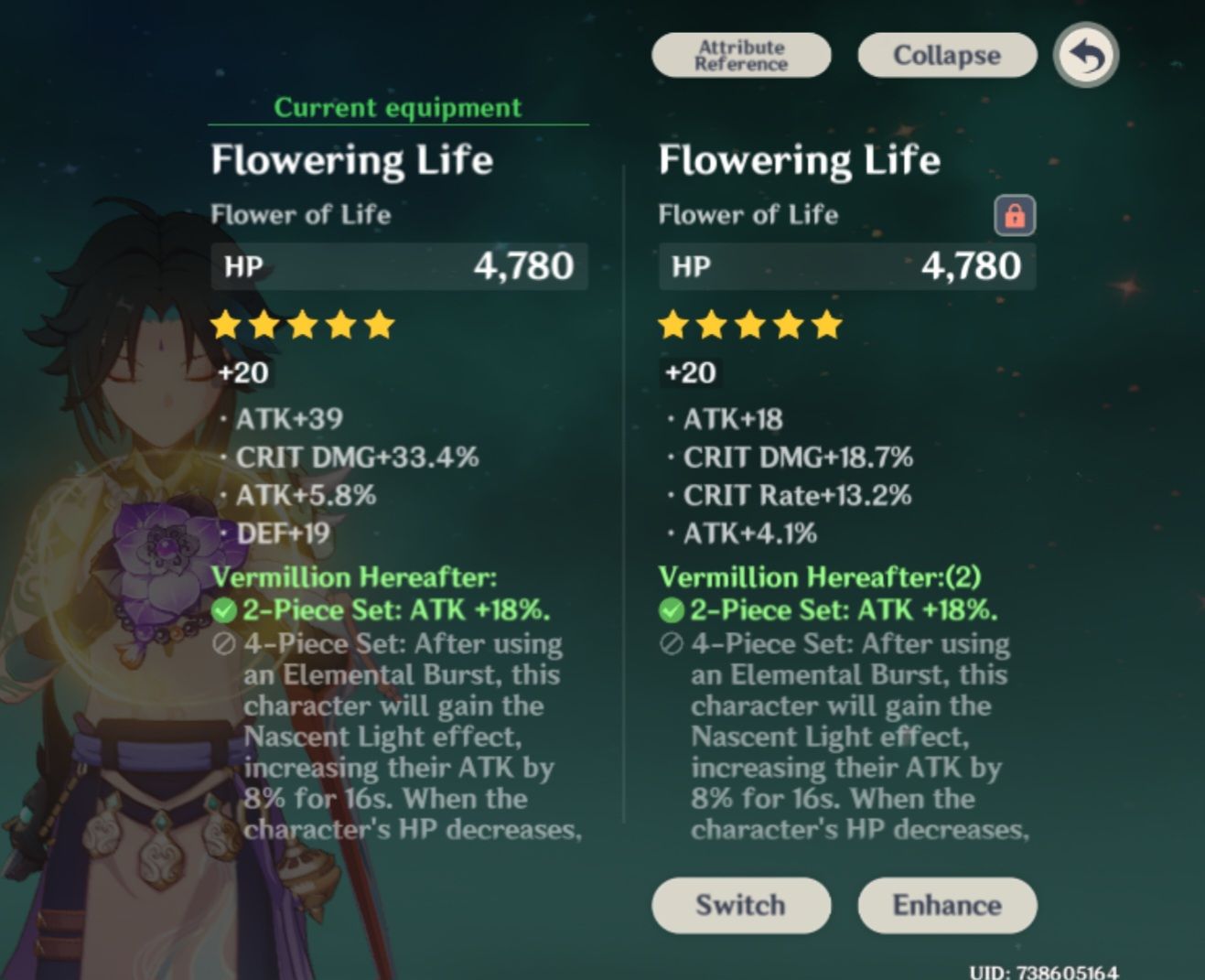1205x980 pixels.
Task: Click the third star under the right HP bar
Action: click(x=748, y=325)
